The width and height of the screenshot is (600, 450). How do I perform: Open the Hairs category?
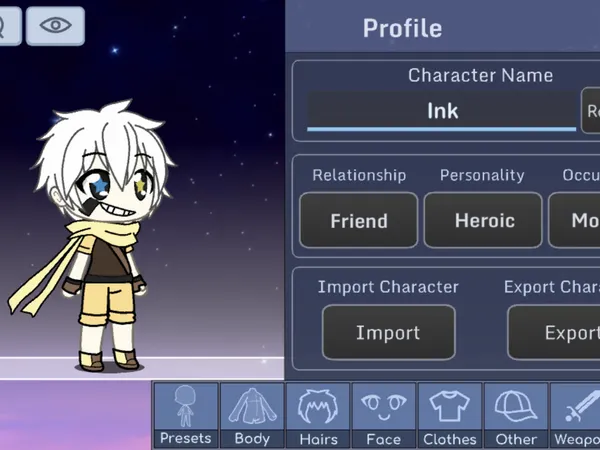[318, 415]
